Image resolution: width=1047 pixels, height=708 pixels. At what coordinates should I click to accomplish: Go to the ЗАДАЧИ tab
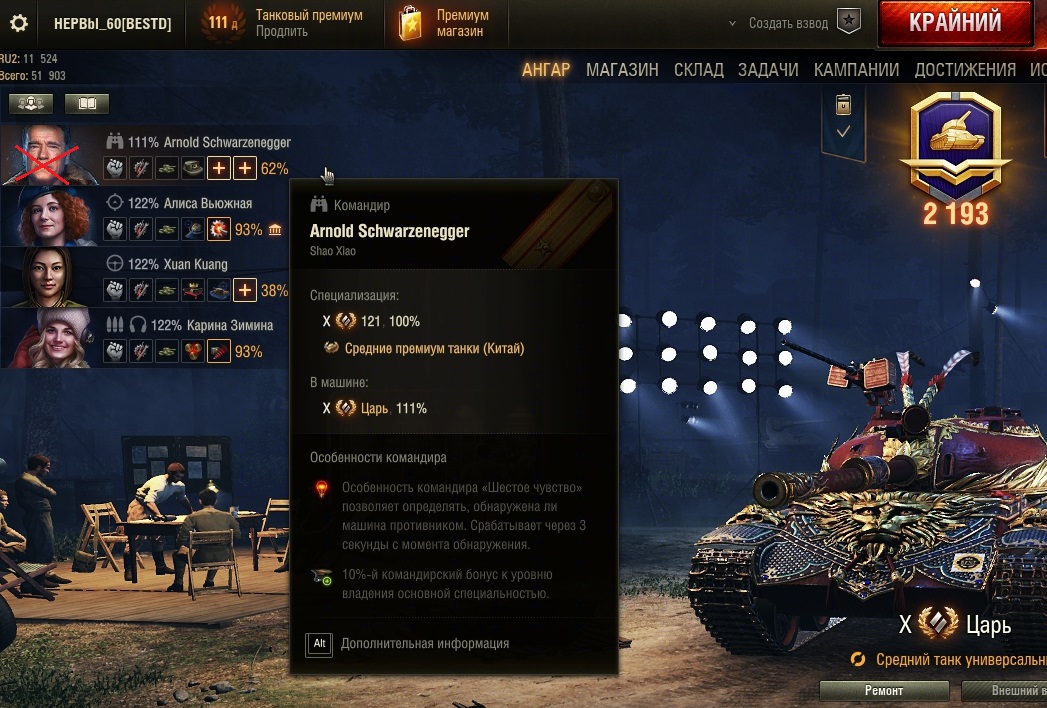768,70
